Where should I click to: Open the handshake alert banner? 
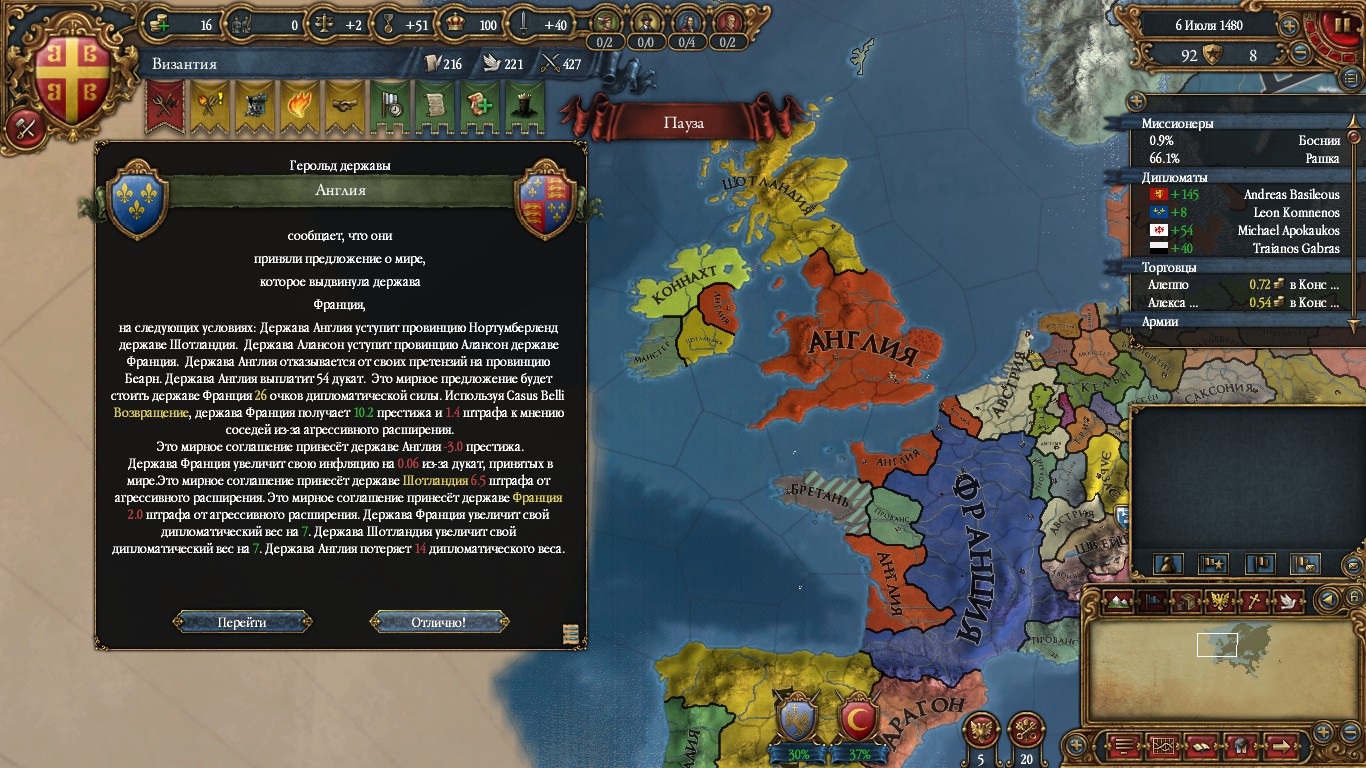344,107
